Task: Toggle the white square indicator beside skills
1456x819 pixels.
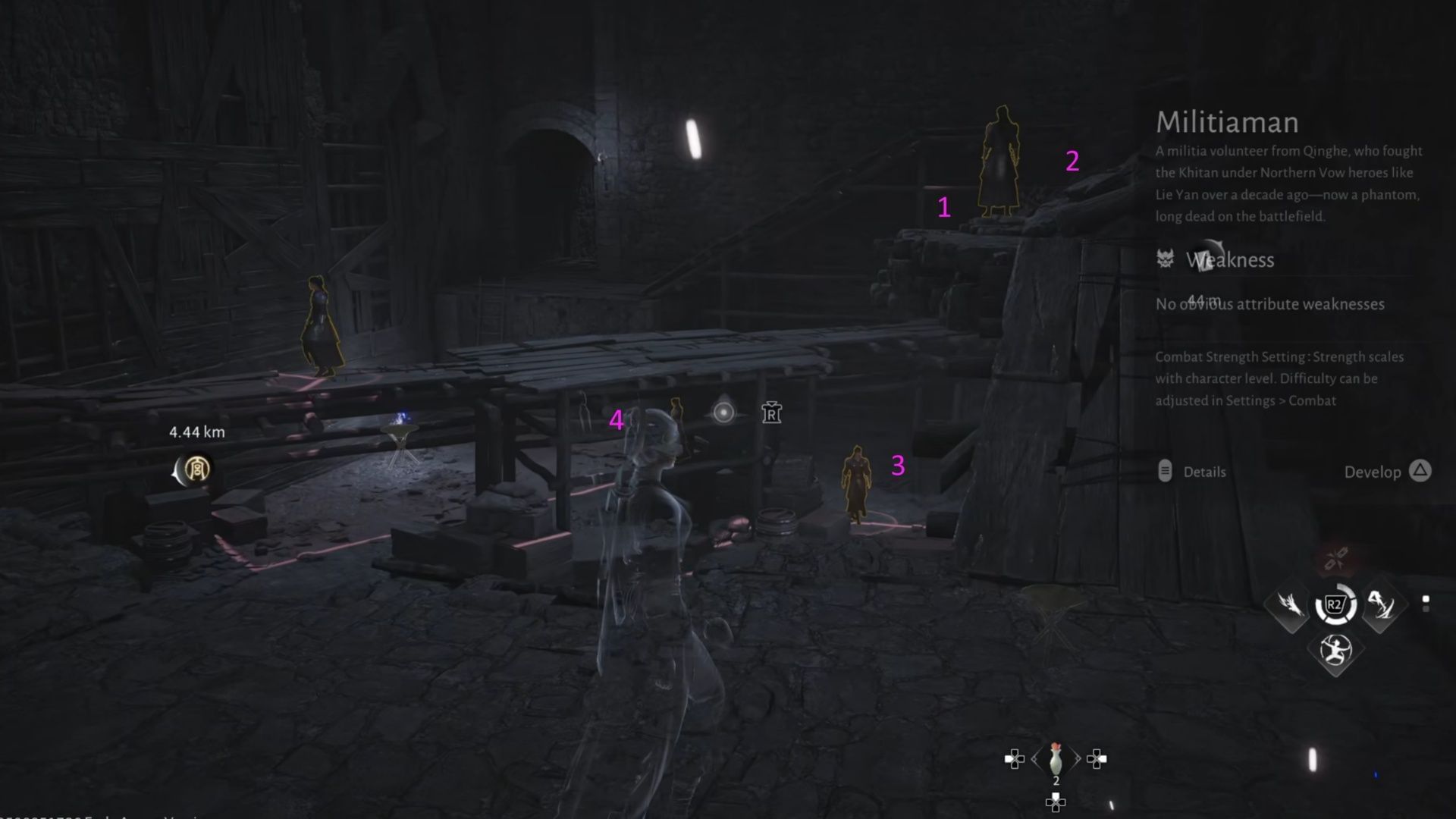Action: click(x=1426, y=598)
